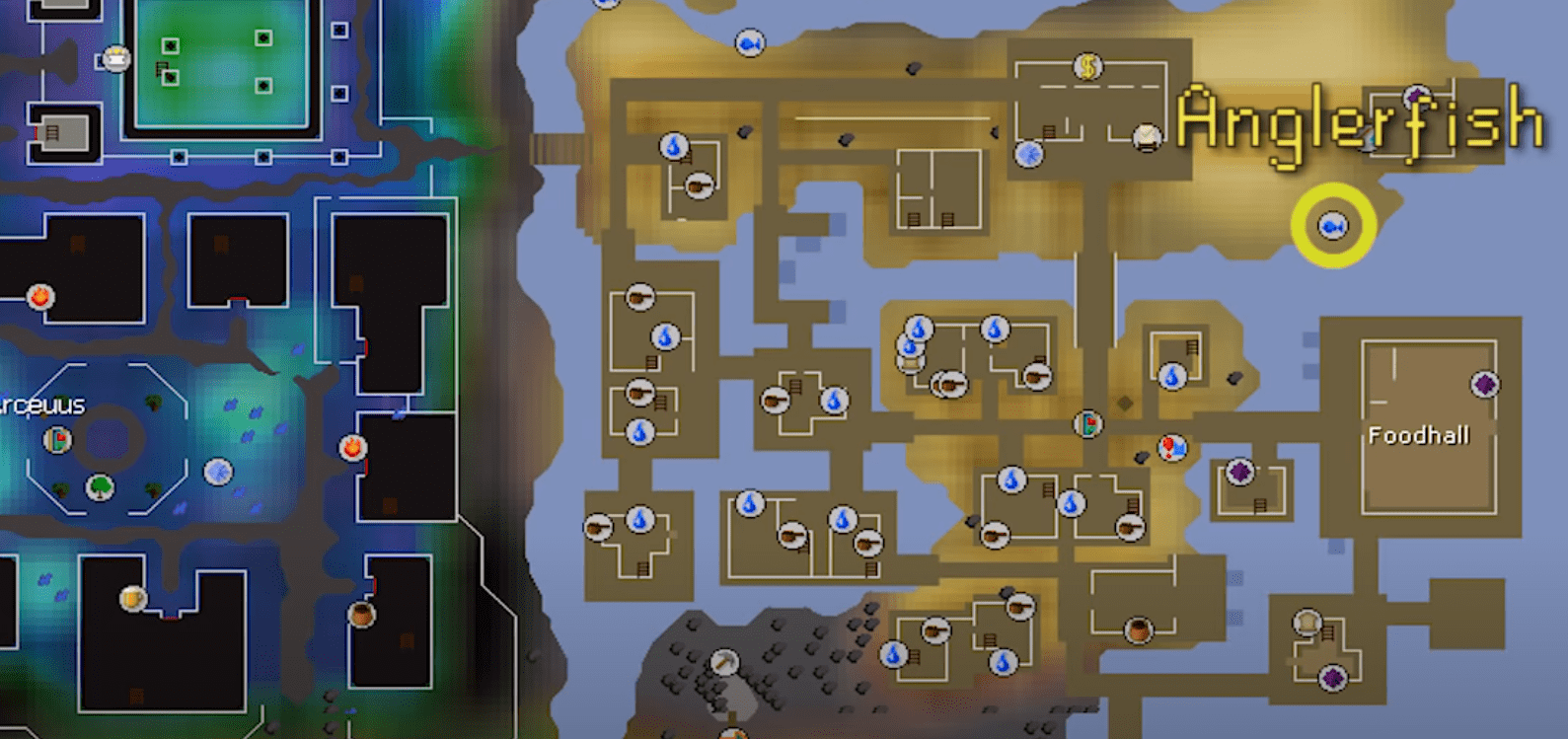The height and width of the screenshot is (739, 1568).
Task: Click the purple altar icon beside the Foodhall
Action: coord(1240,472)
